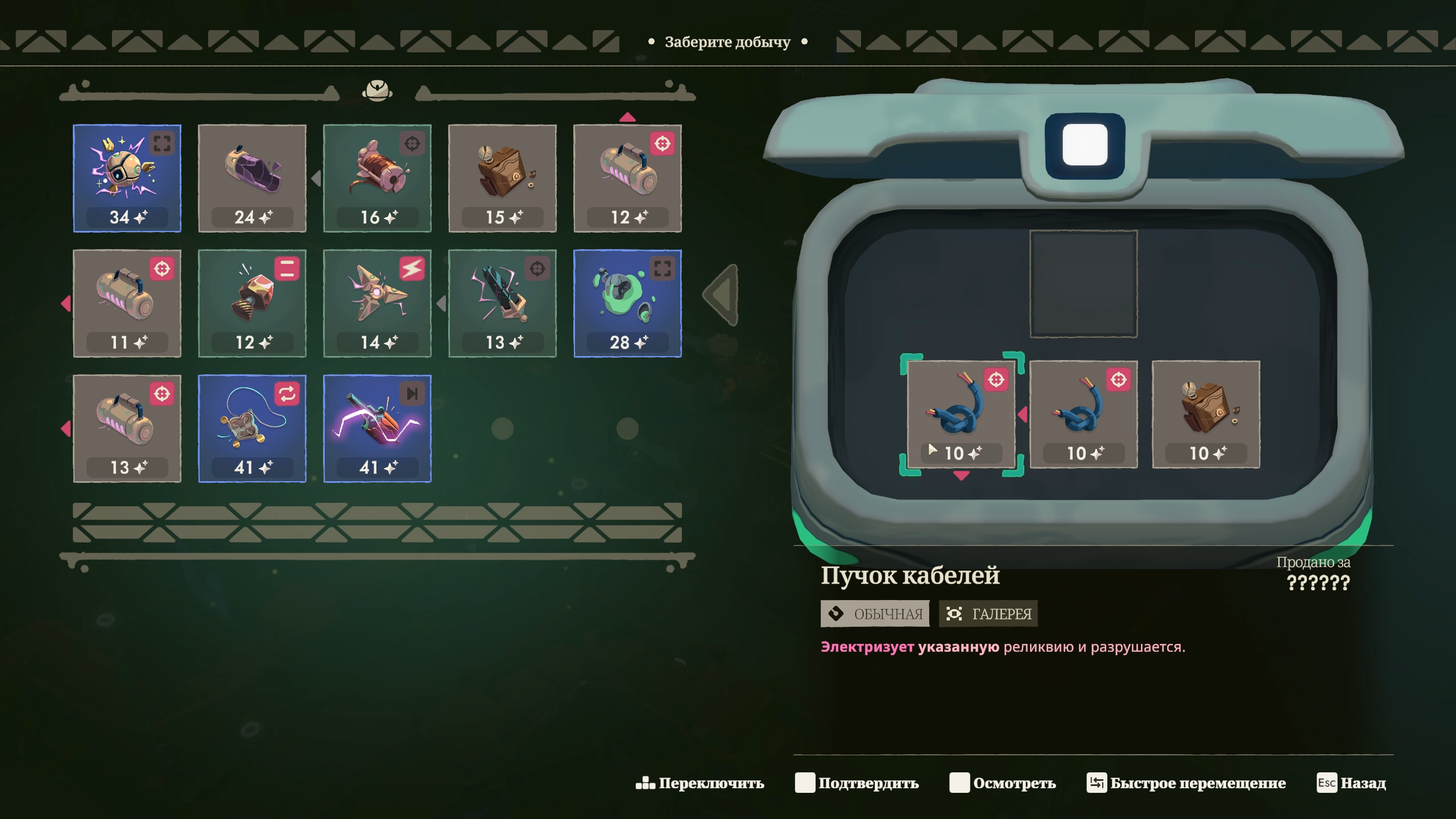The image size is (1456, 819).
Task: Select the dark crystal relic worth 13
Action: pyautogui.click(x=502, y=303)
